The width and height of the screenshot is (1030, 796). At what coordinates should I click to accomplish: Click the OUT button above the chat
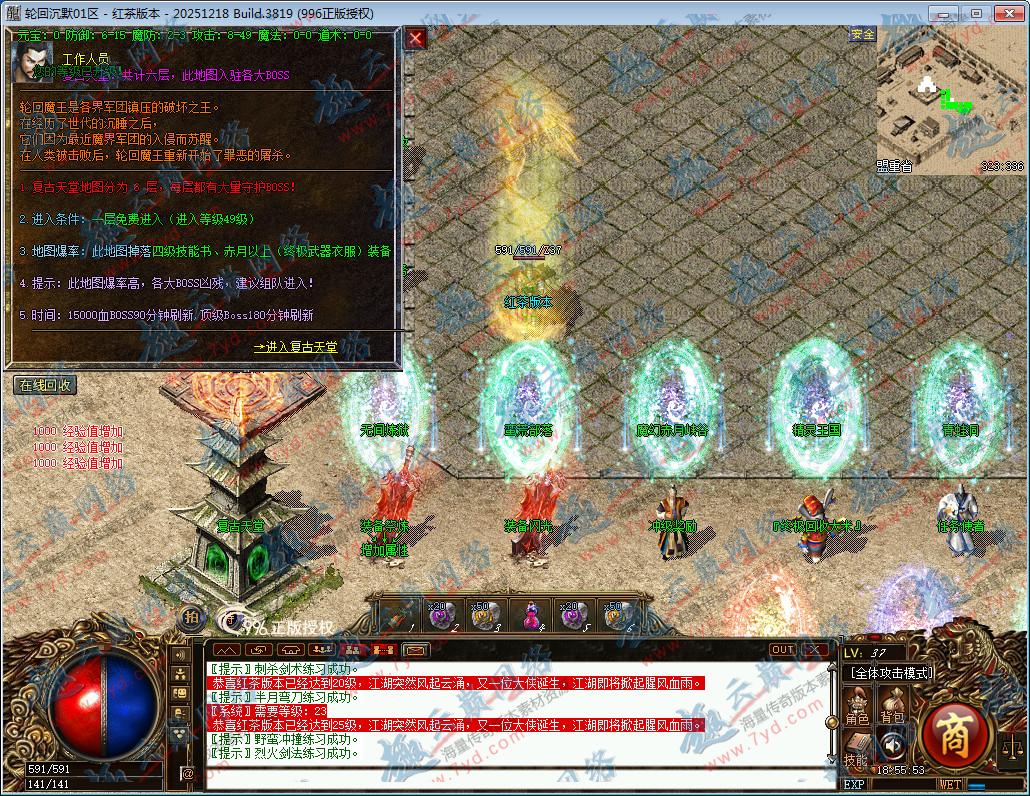[782, 650]
